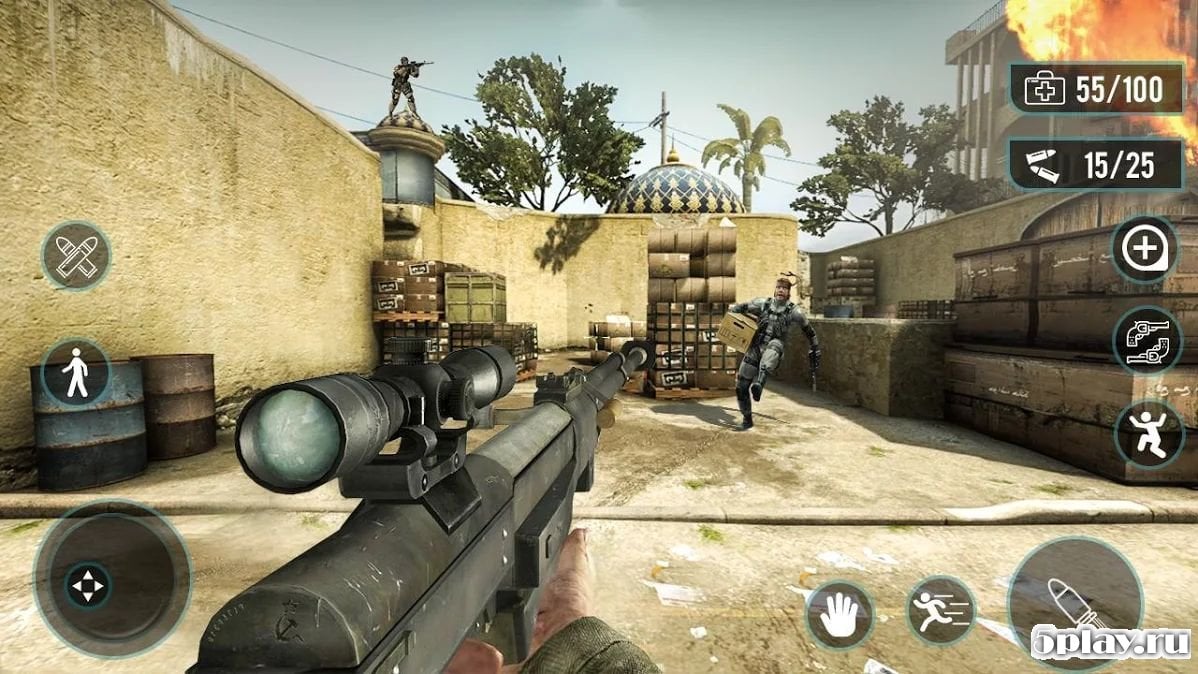
Task: Hit the jump figure button
Action: pyautogui.click(x=1148, y=434)
